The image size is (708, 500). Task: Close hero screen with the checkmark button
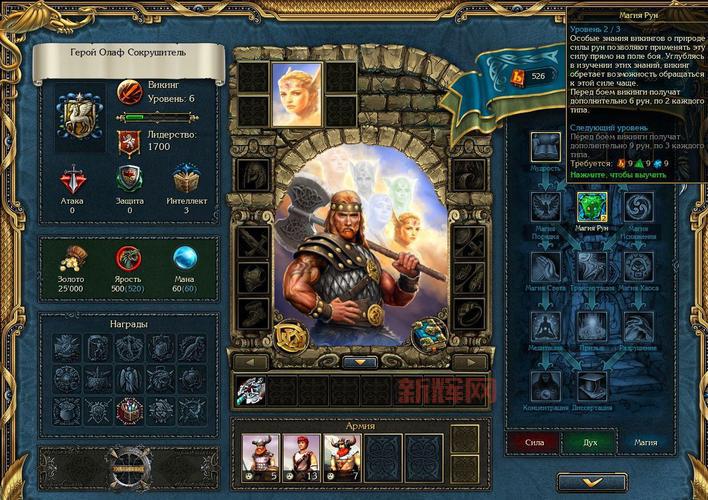[591, 481]
